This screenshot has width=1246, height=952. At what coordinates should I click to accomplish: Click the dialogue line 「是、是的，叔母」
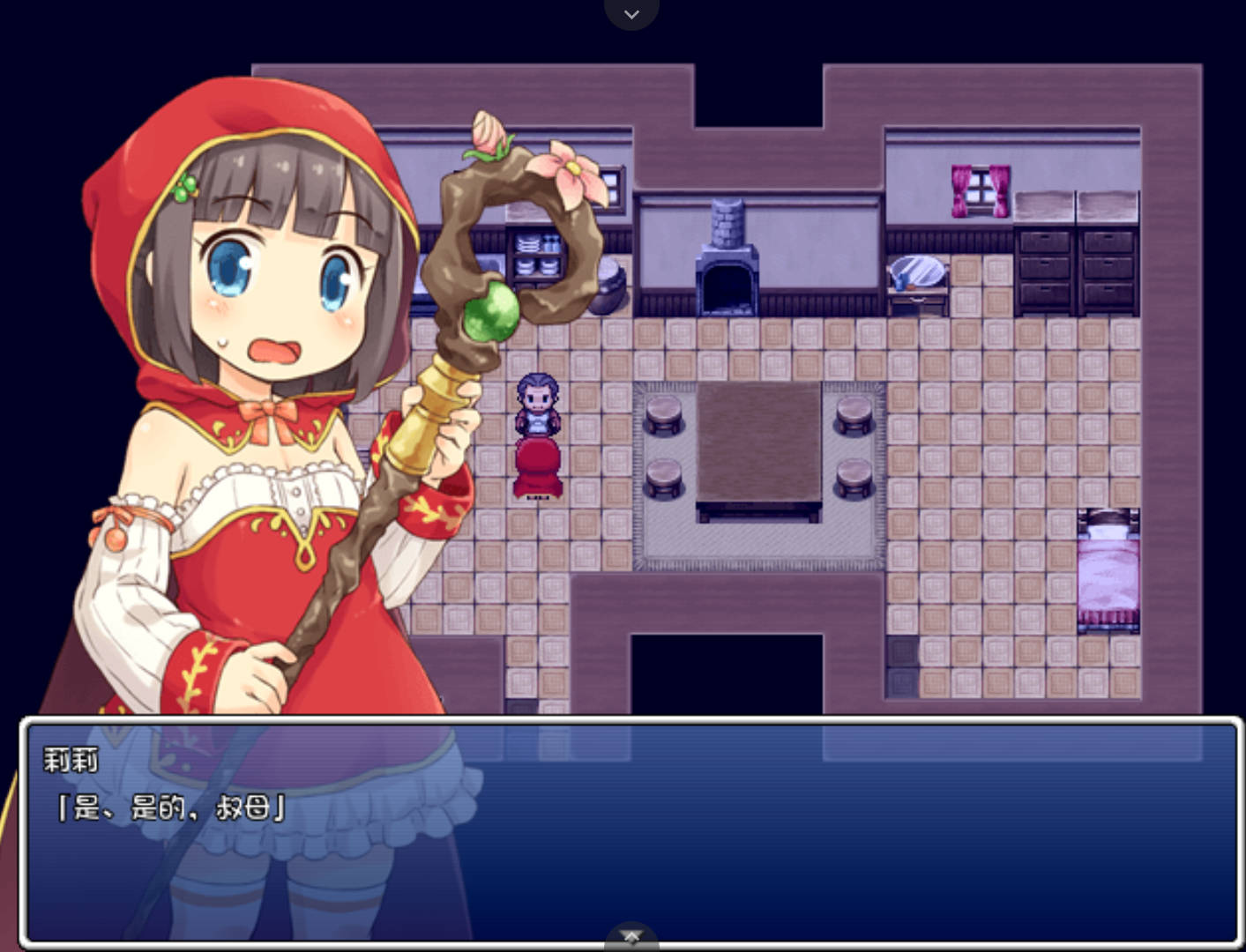(172, 807)
